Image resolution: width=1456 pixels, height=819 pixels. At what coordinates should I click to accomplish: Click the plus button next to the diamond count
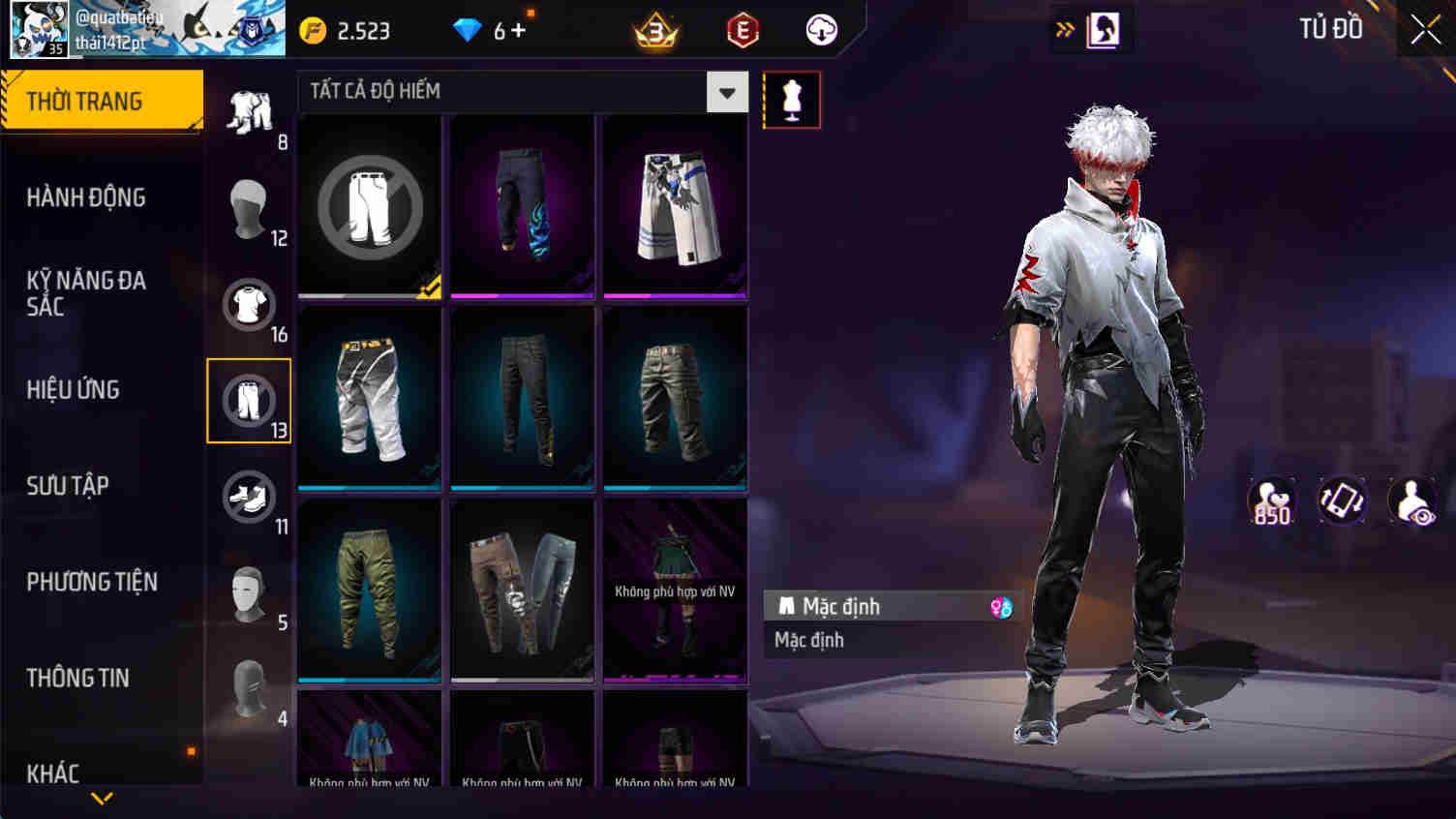(x=519, y=29)
